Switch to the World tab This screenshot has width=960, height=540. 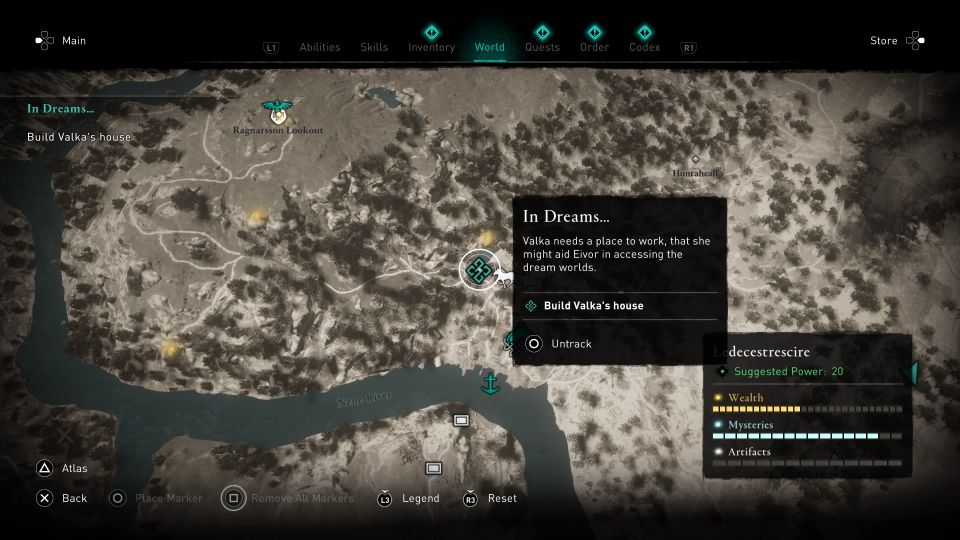click(490, 47)
